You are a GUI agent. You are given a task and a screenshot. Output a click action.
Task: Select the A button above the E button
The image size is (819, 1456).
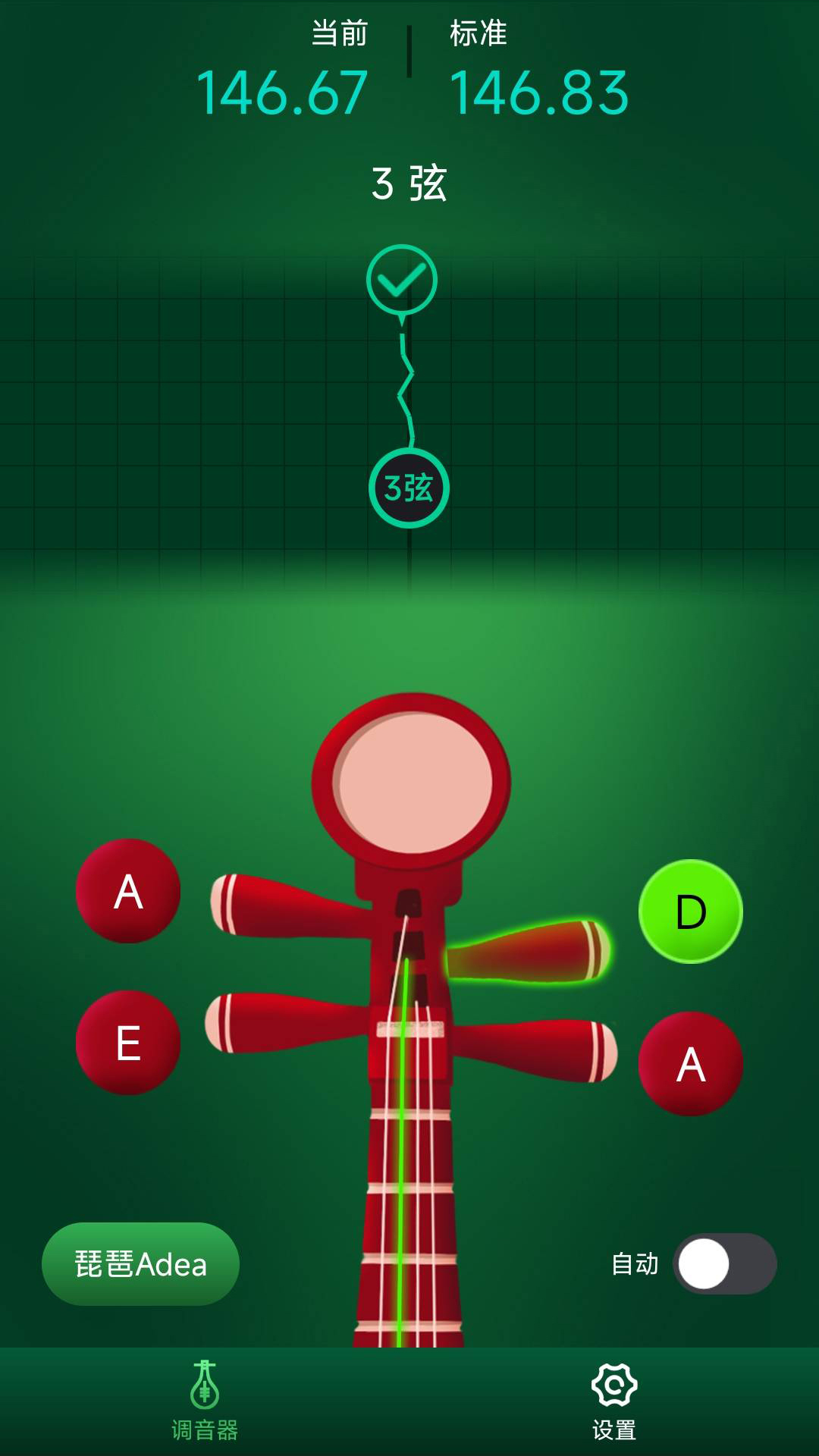click(128, 891)
